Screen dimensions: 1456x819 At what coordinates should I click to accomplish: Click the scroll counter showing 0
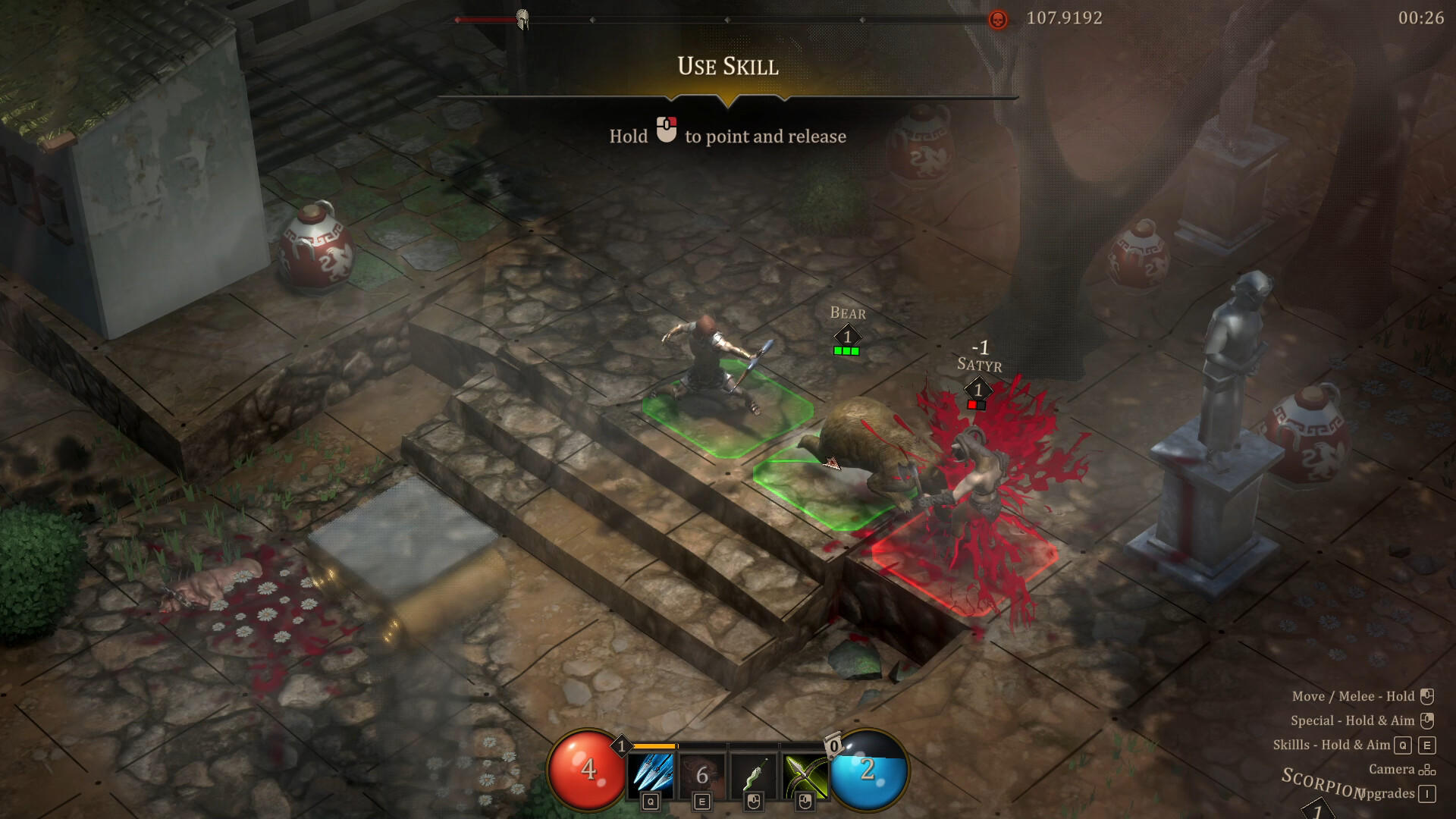click(834, 747)
